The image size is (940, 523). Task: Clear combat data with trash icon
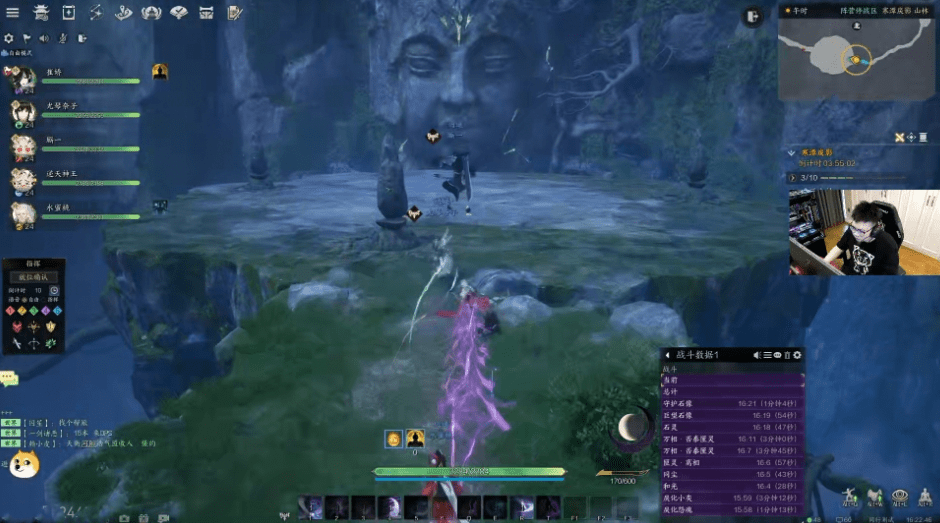click(x=787, y=355)
